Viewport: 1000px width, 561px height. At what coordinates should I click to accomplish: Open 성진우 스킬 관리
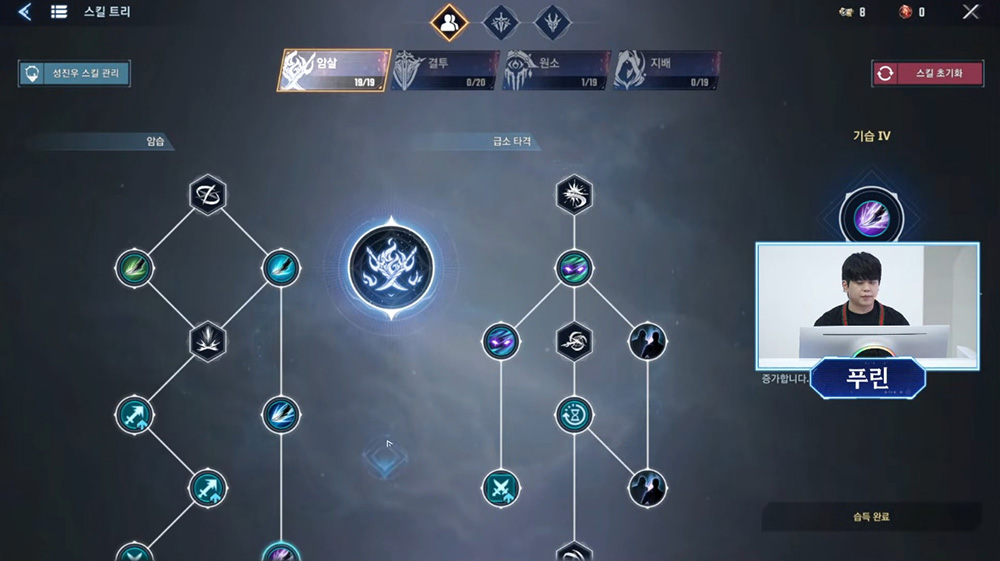(x=74, y=74)
